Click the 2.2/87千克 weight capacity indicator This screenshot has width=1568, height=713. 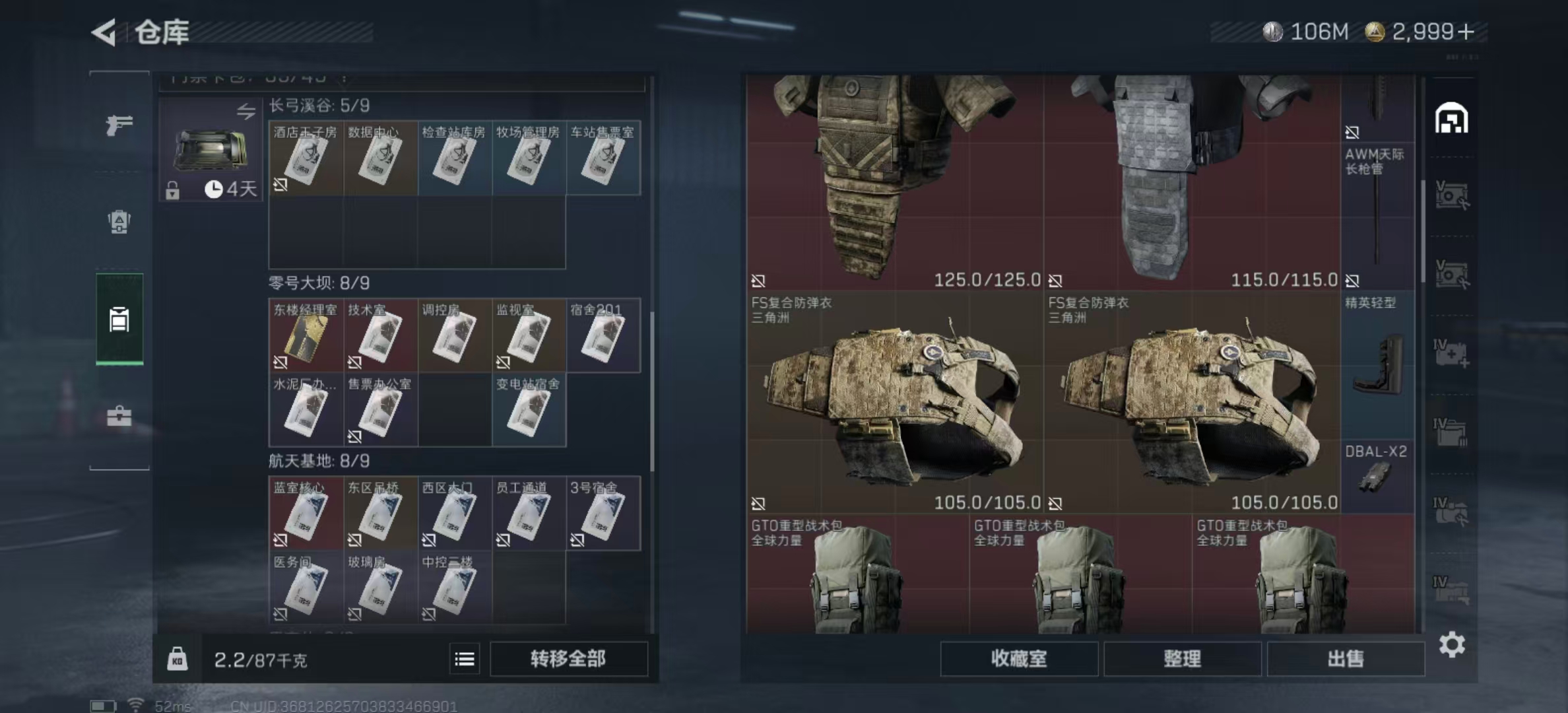[x=257, y=659]
